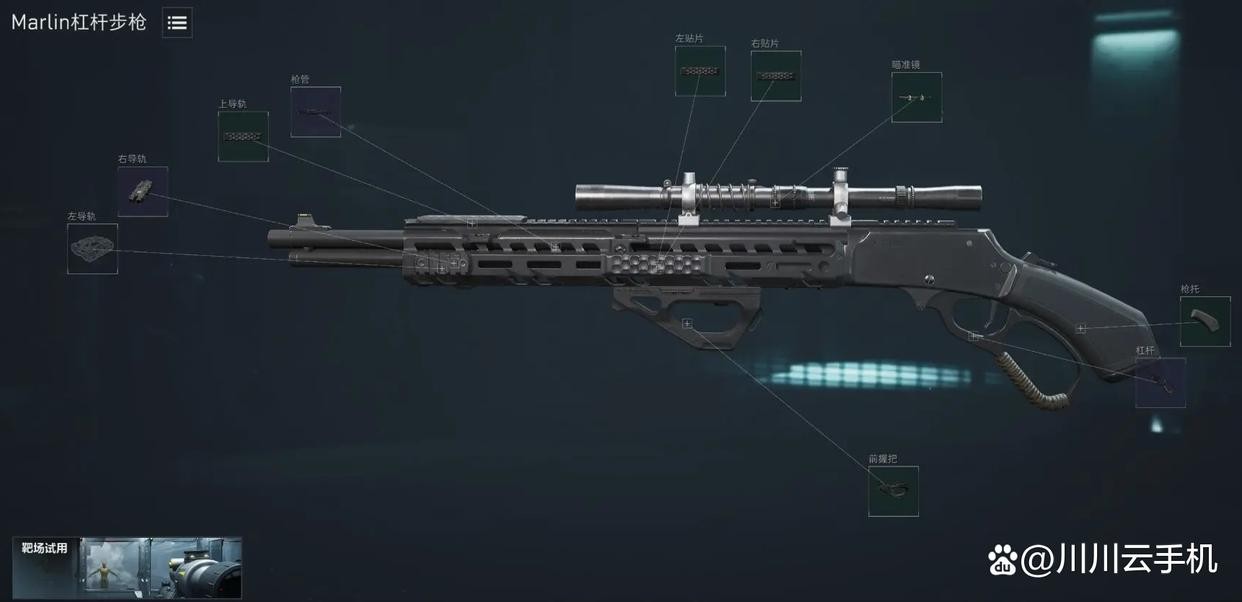This screenshot has width=1242, height=602.
Task: Open the 瞄准镜 scope slot
Action: (x=916, y=97)
